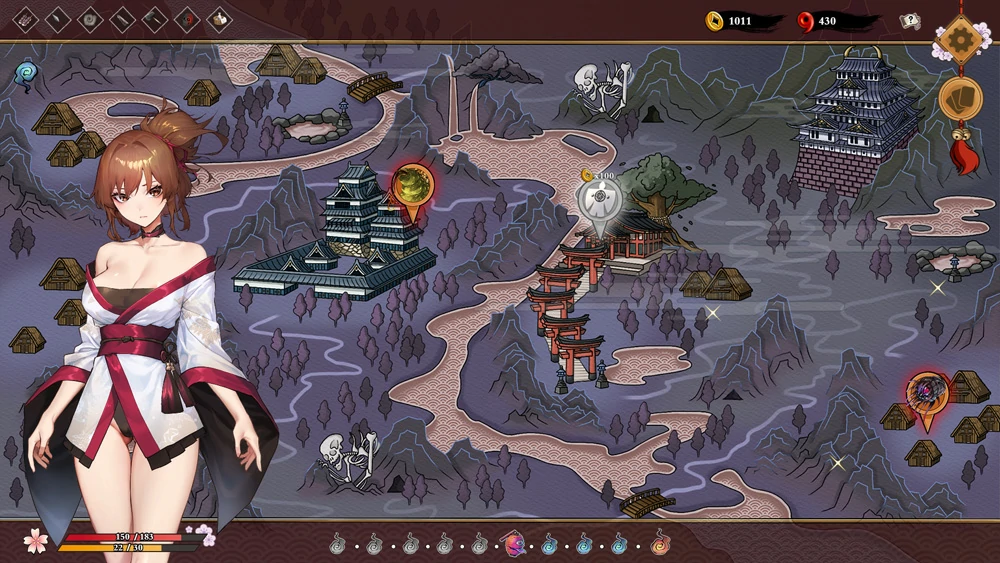The height and width of the screenshot is (563, 1000).
Task: Select the hammer relic slot
Action: 155,19
